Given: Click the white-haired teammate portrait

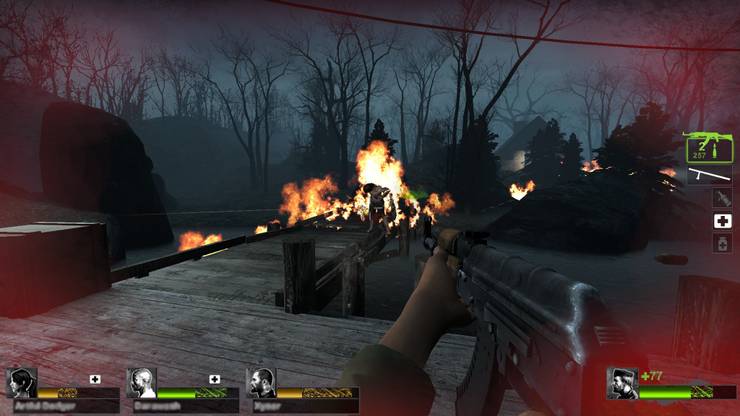Looking at the screenshot, I should coord(141,383).
